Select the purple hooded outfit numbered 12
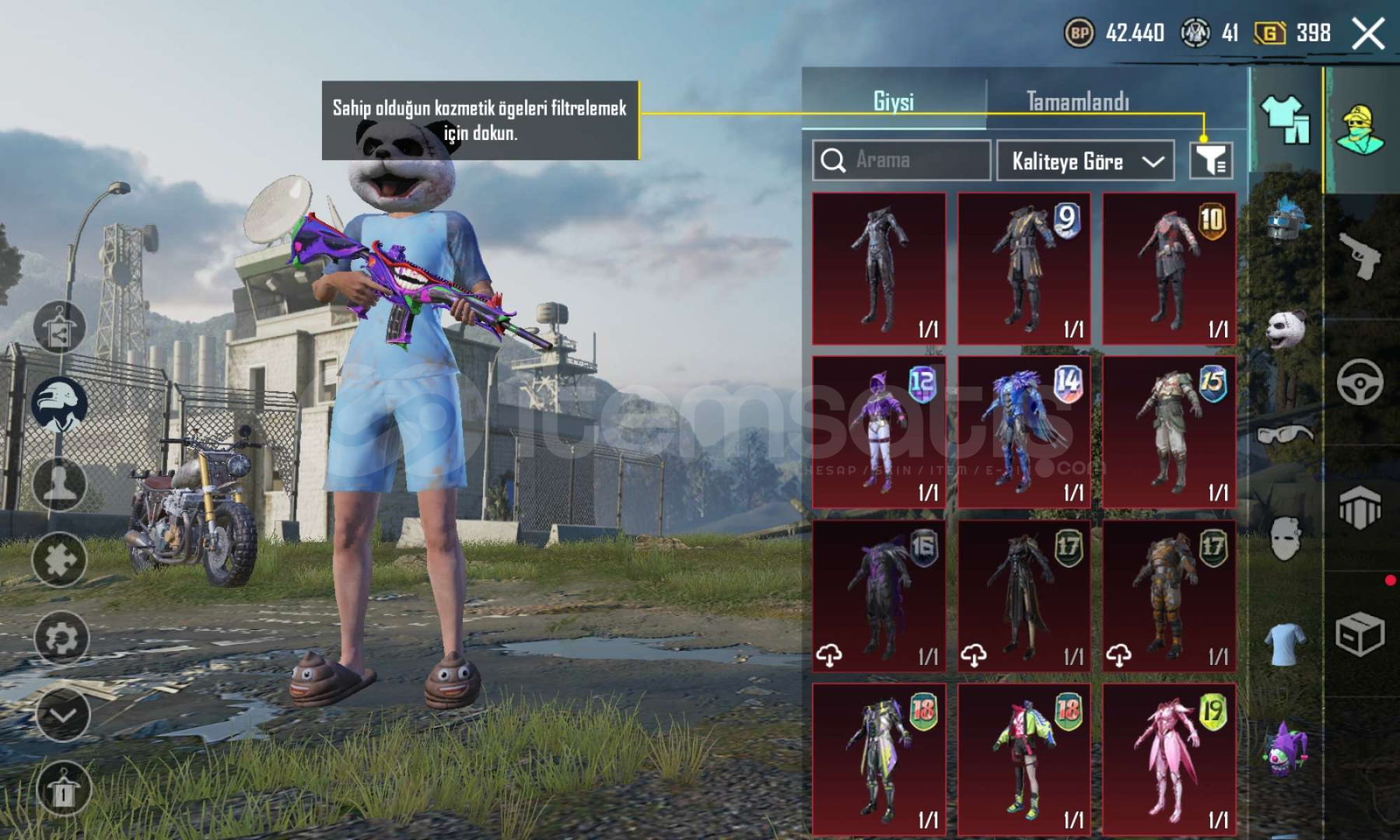This screenshot has width=1400, height=840. (879, 432)
